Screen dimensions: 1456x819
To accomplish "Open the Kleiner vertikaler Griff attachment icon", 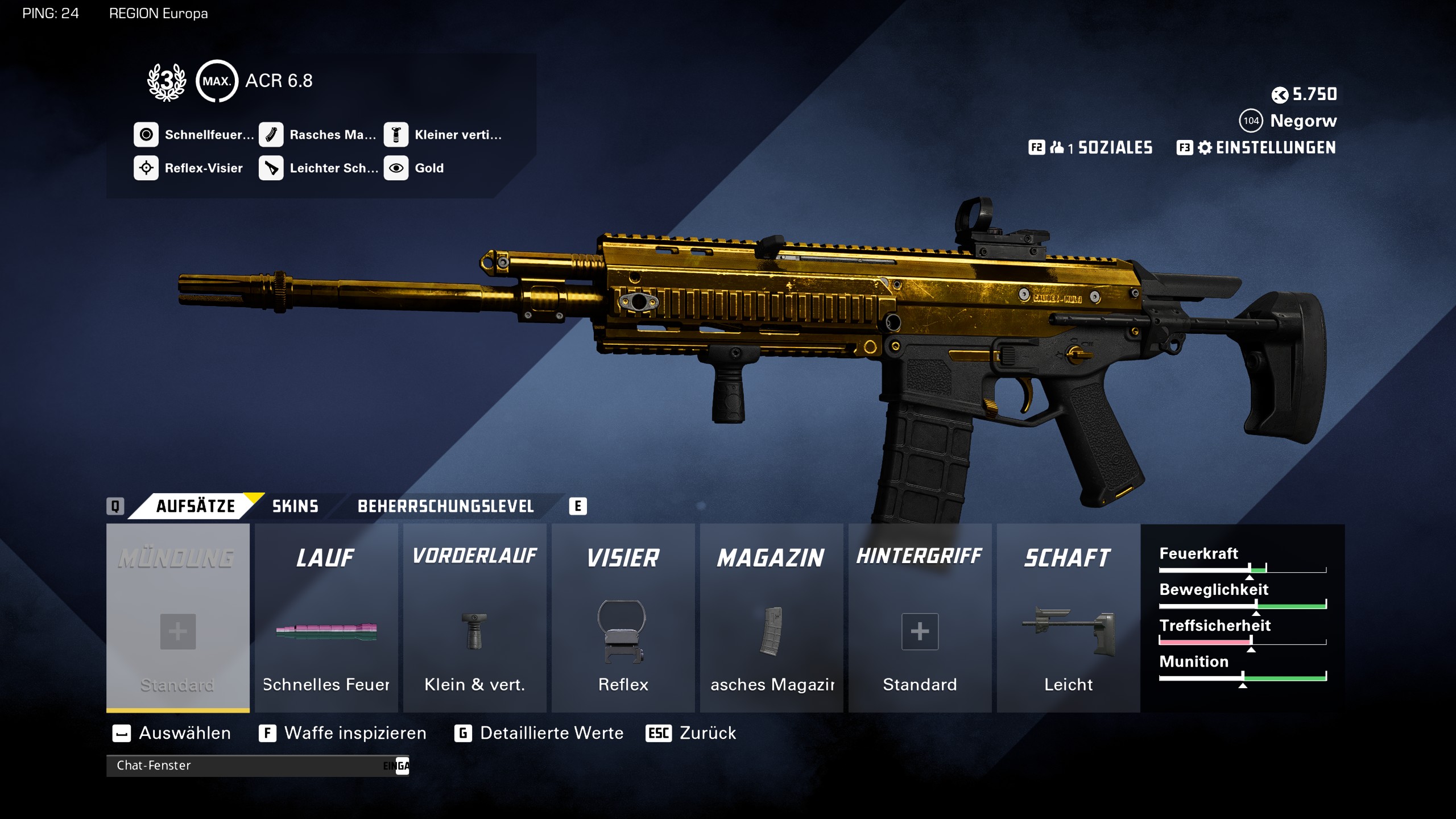I will click(396, 135).
